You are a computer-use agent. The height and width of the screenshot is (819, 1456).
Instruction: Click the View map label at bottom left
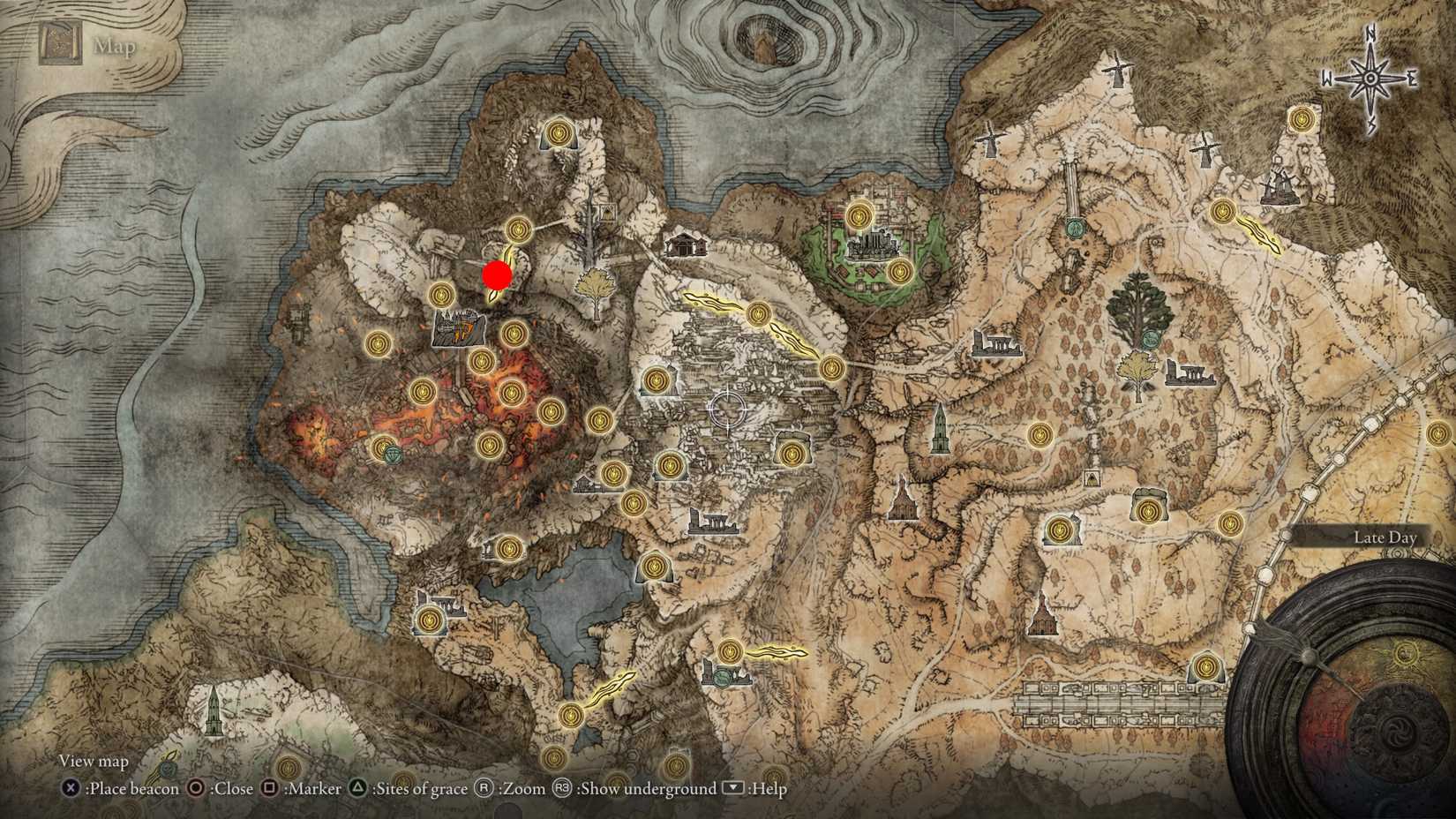click(93, 760)
